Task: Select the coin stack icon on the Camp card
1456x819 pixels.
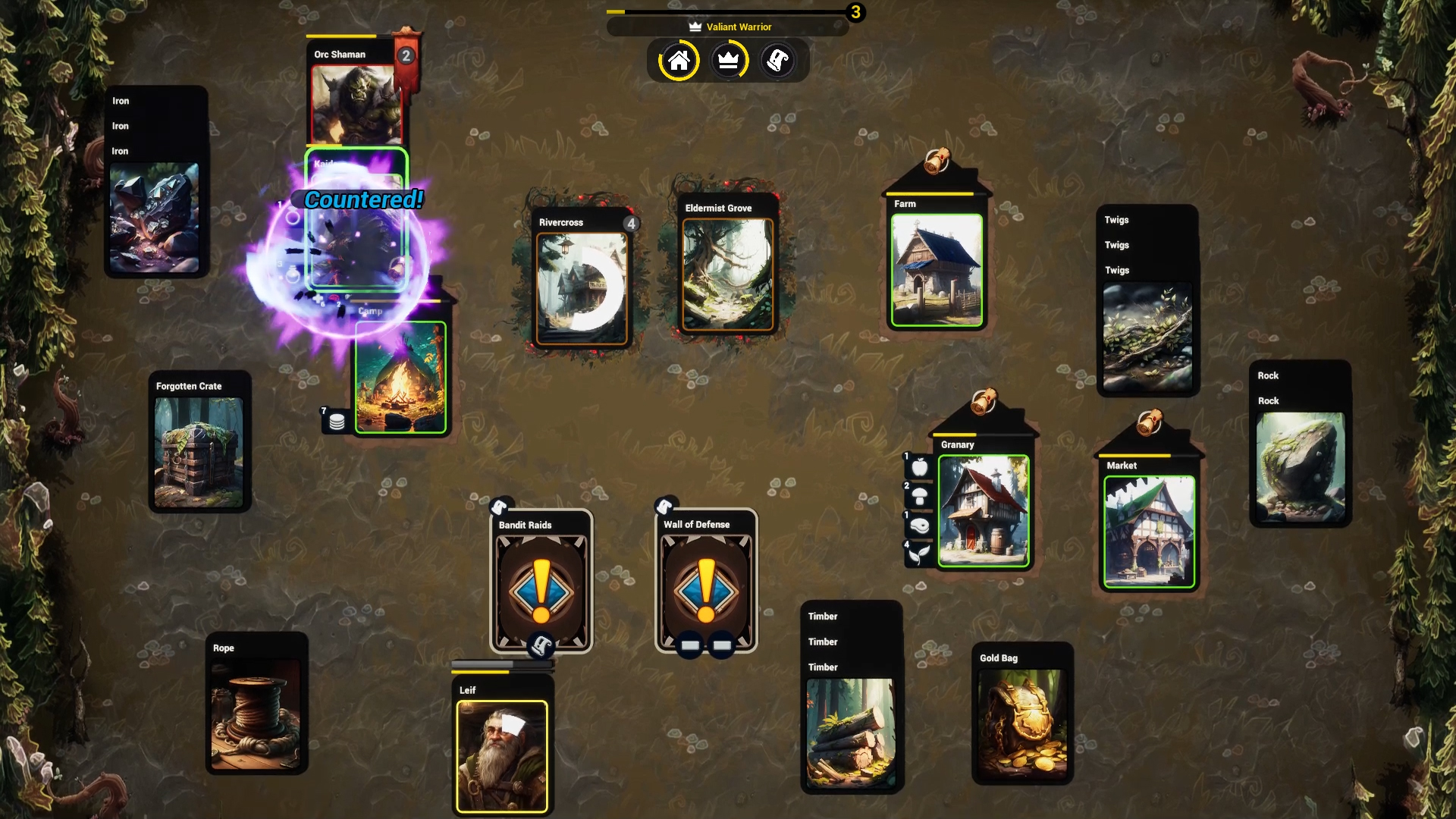Action: (x=336, y=420)
